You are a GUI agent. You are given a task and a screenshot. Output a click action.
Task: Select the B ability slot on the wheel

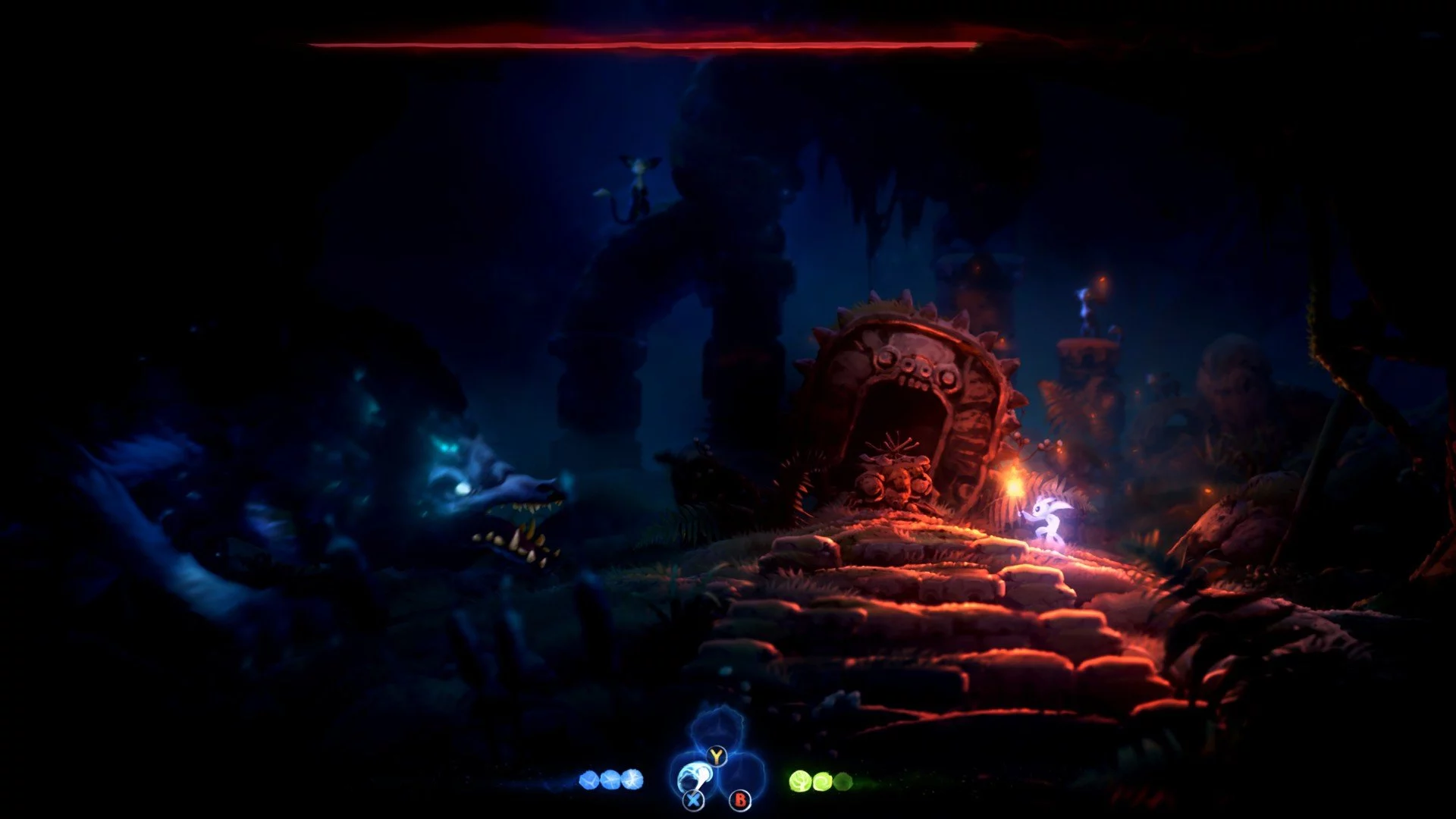(740, 801)
